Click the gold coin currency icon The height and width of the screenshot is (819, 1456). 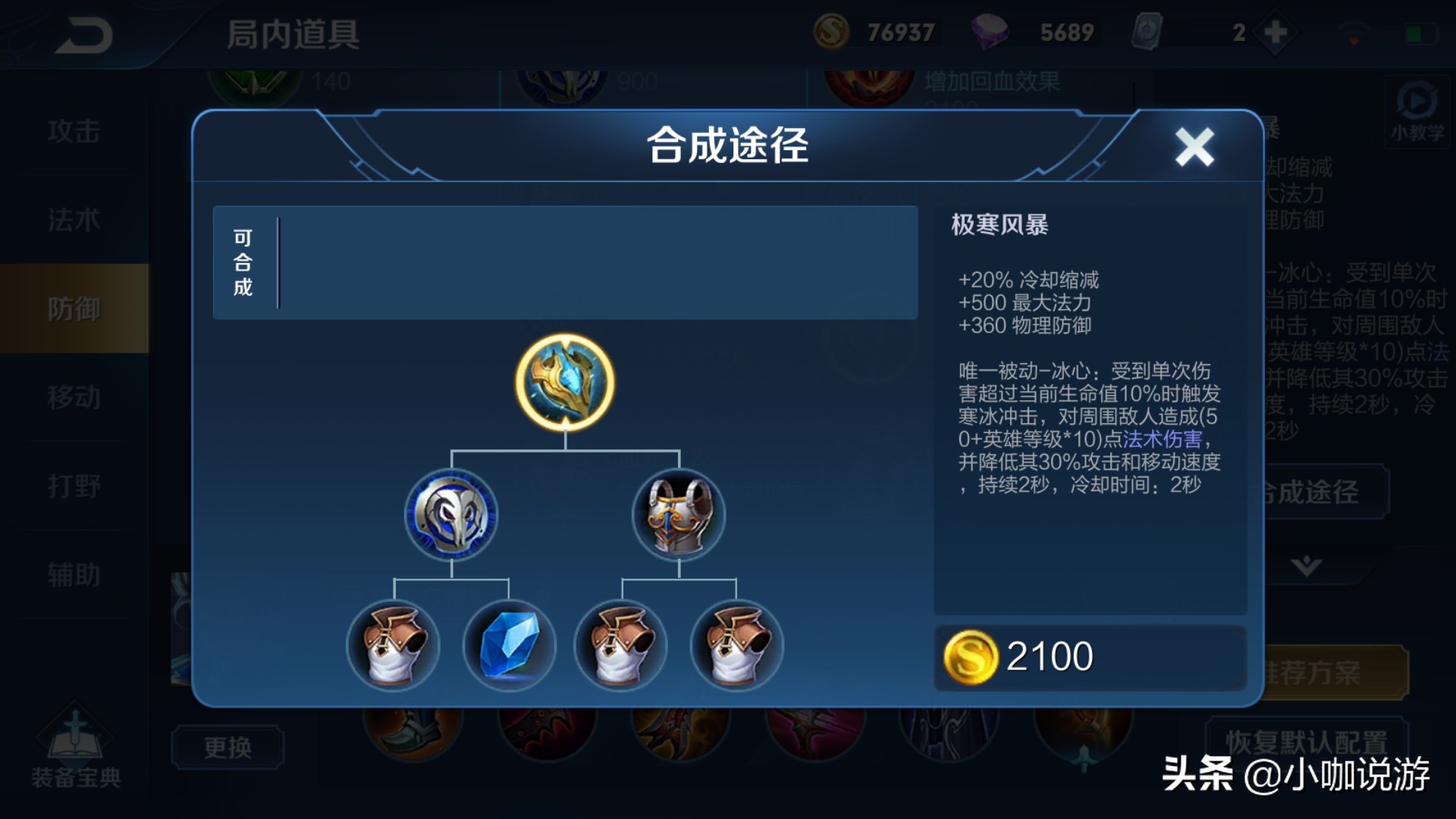[831, 32]
